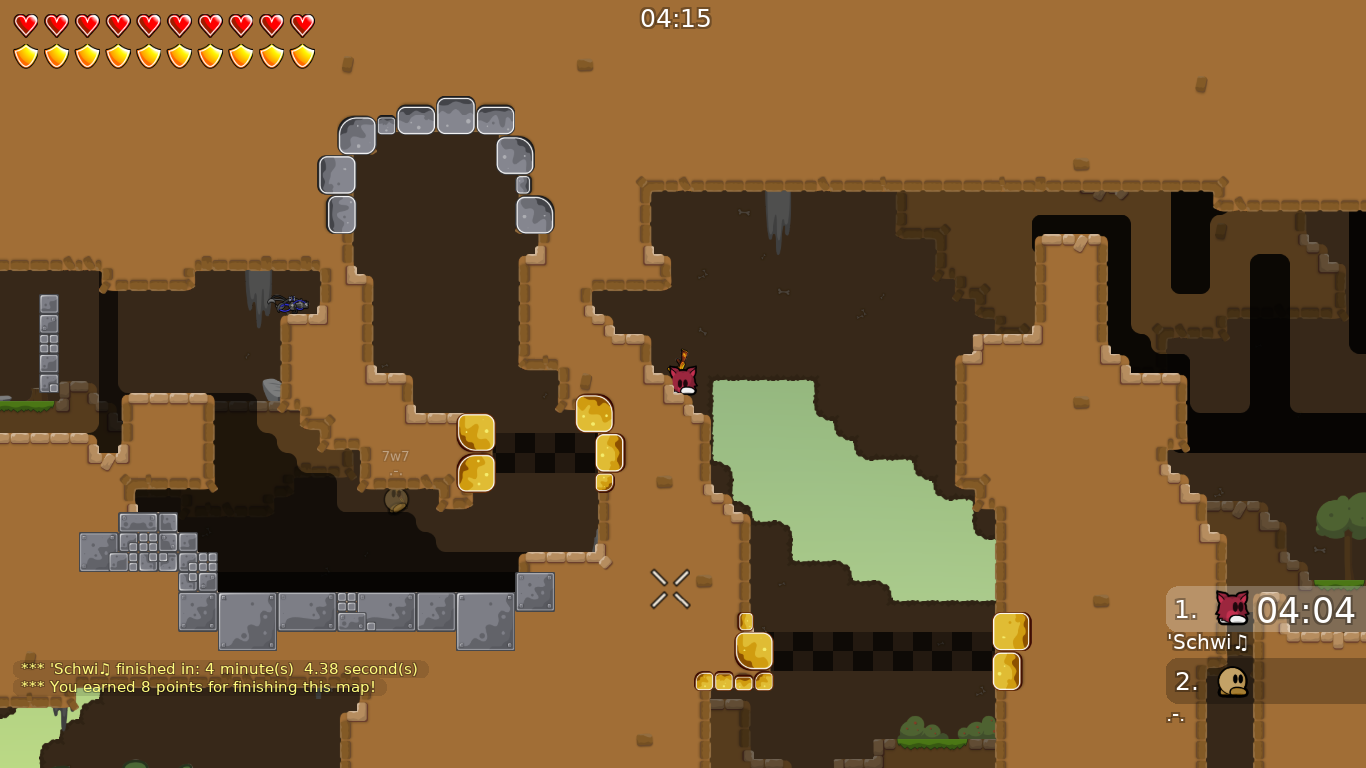Click the sleeping character icon in second place

pos(1233,681)
